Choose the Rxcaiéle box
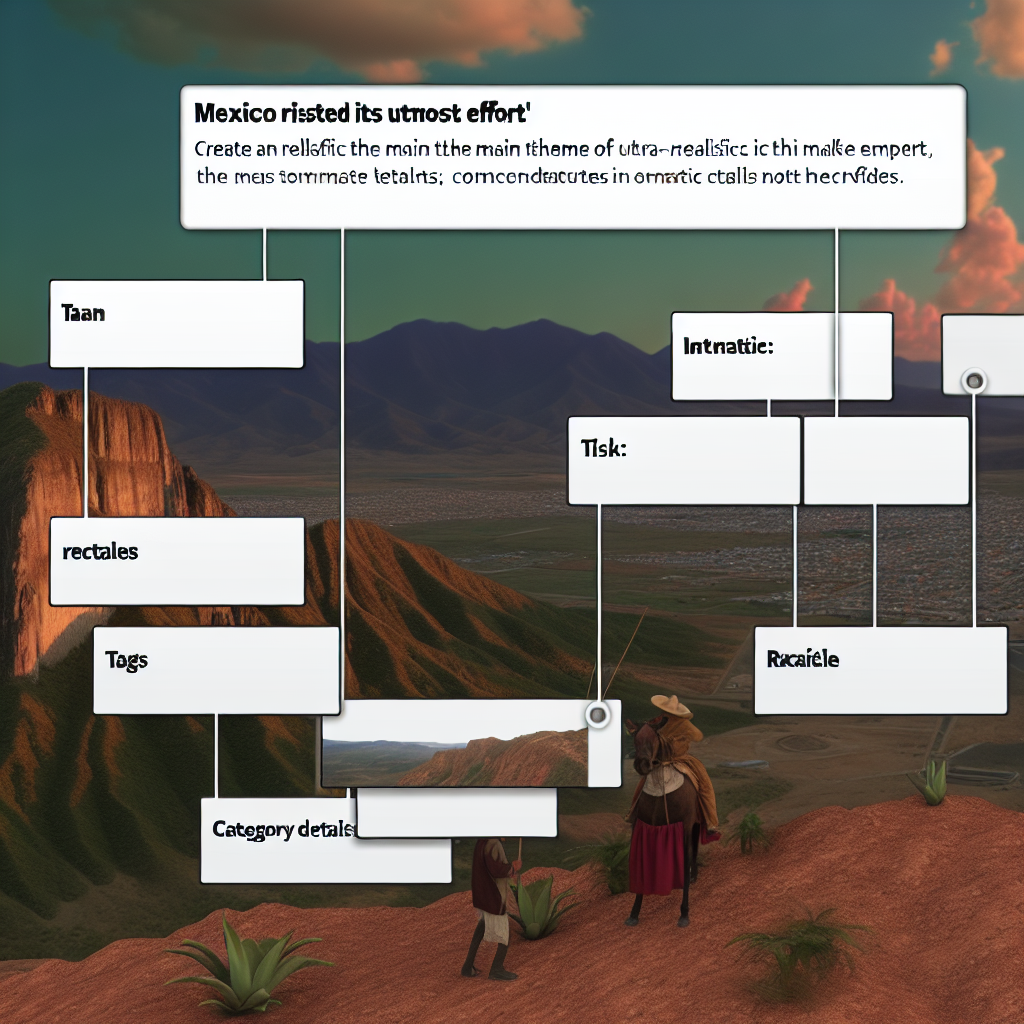Viewport: 1024px width, 1024px height. [880, 670]
